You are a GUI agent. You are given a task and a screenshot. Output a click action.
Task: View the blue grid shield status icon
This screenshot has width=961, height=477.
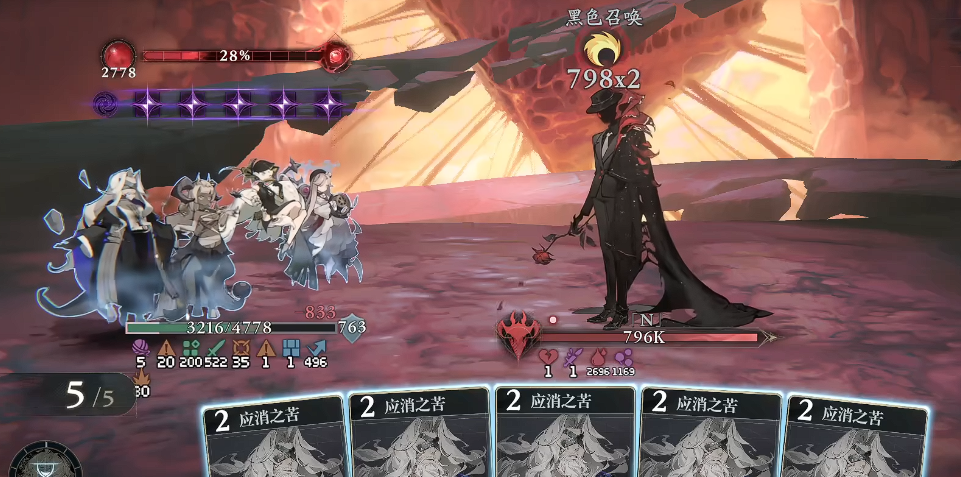291,346
